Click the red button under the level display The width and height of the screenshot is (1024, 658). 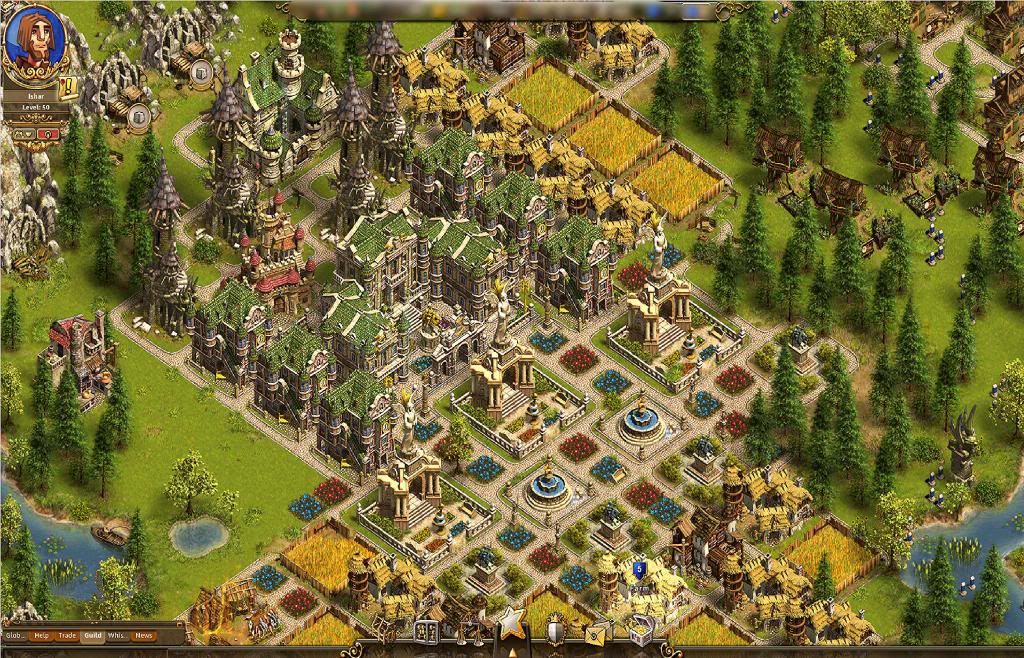tap(46, 133)
